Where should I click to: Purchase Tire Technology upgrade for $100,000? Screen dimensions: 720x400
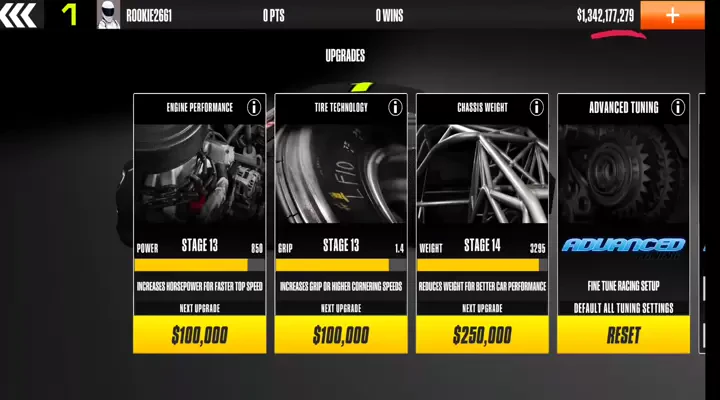point(341,335)
